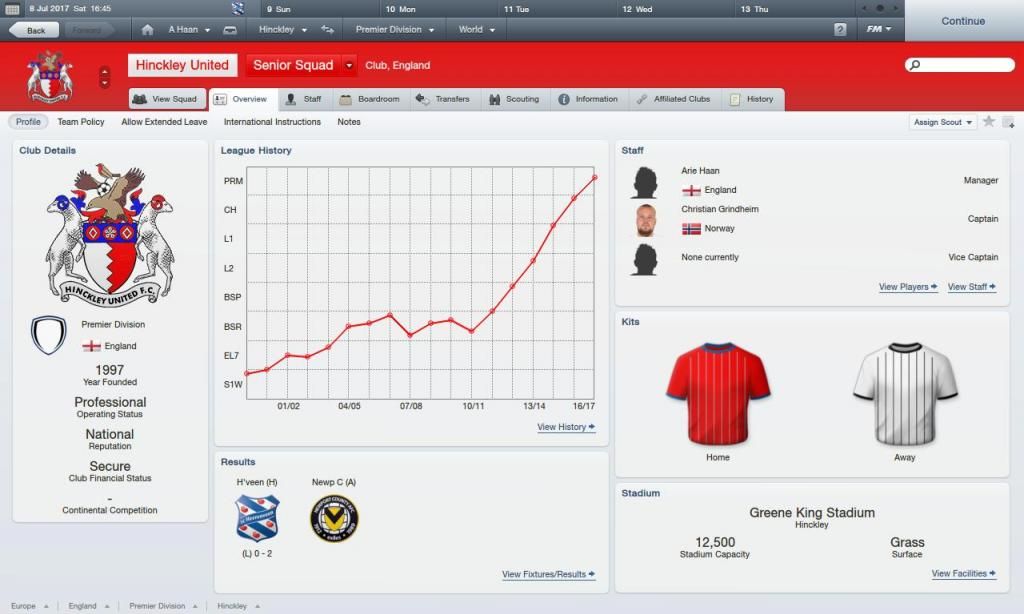Click the View Facilities link
1024x614 pixels.
pos(964,574)
